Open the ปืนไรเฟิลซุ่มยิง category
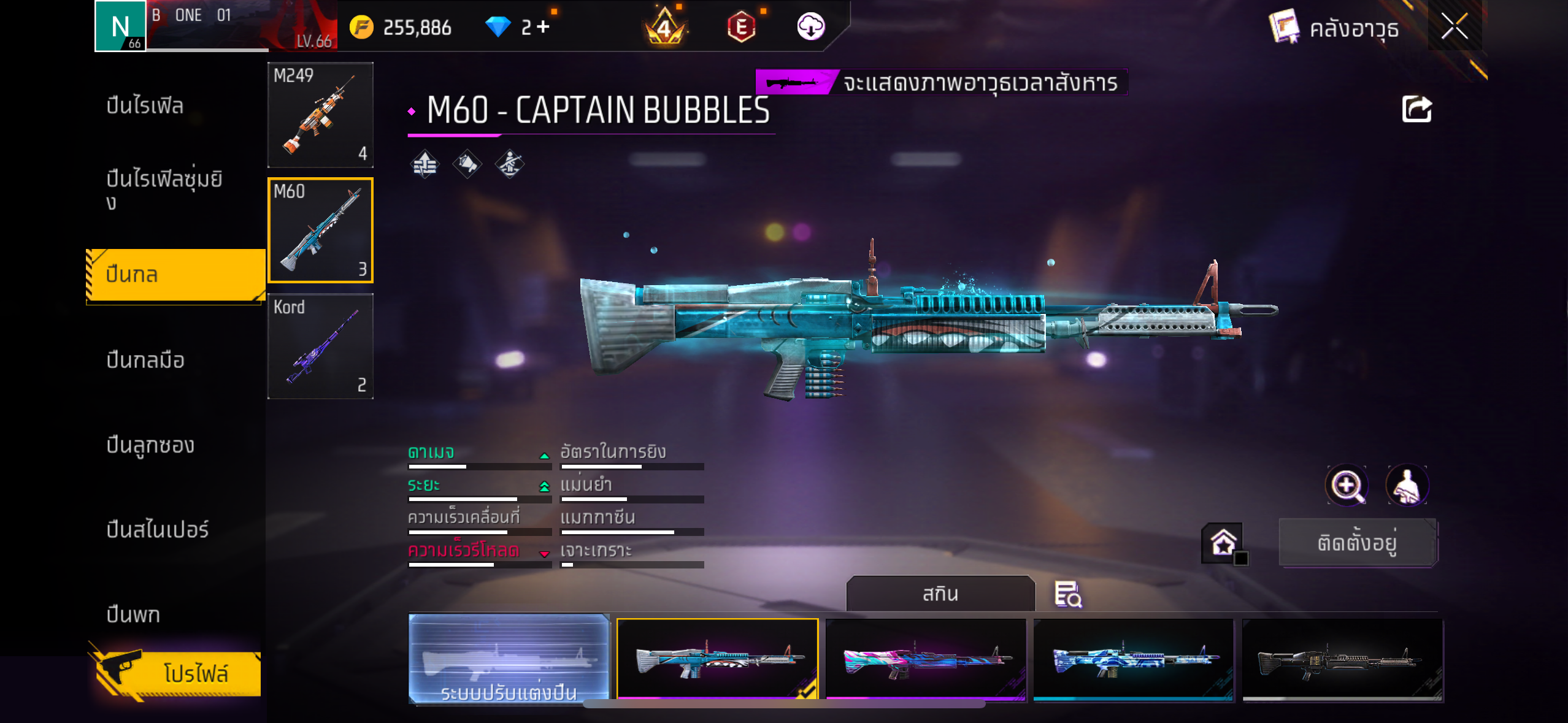Image resolution: width=1568 pixels, height=723 pixels. click(x=163, y=189)
